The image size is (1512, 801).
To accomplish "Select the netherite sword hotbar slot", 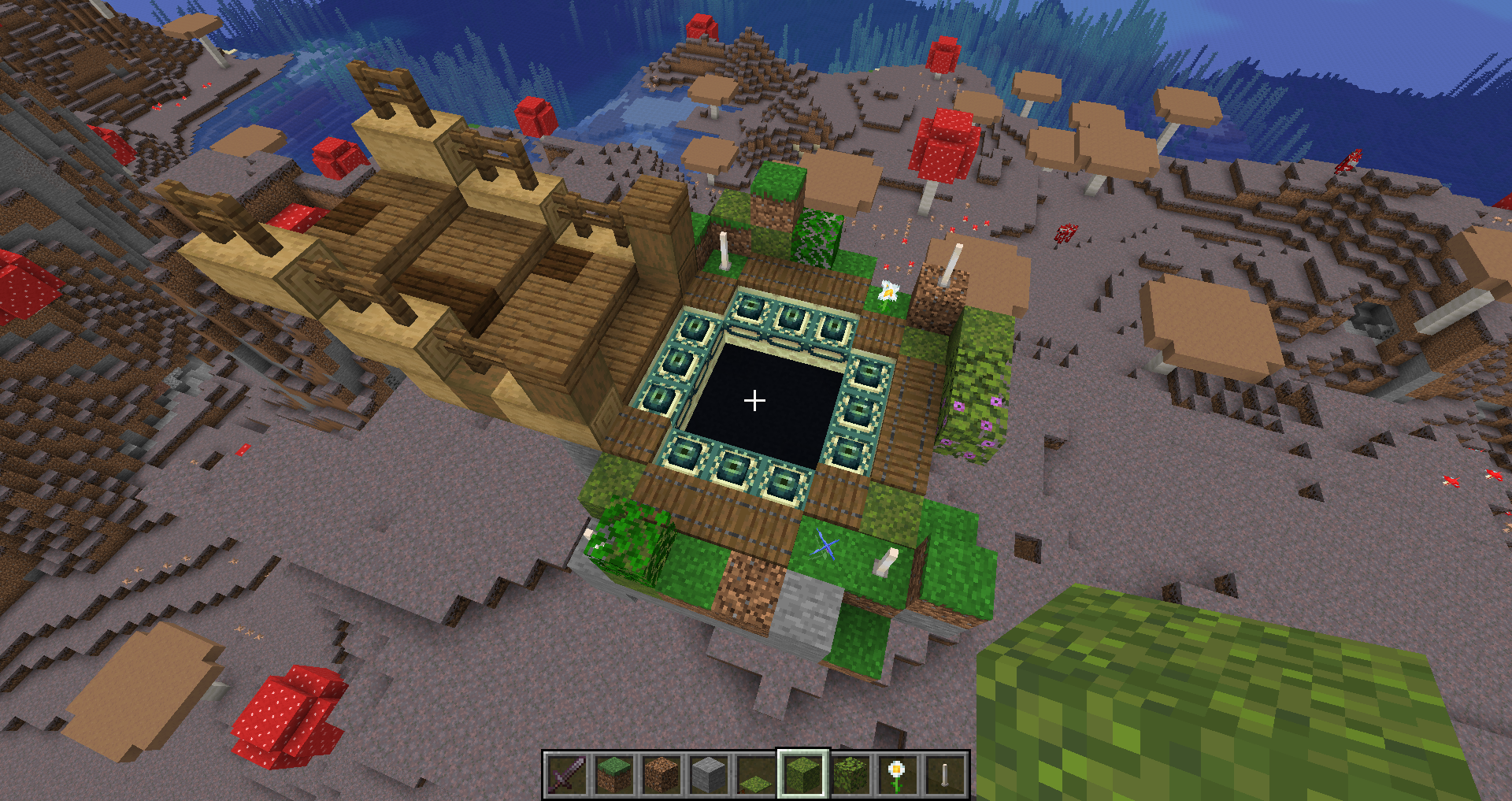I will pos(567,774).
